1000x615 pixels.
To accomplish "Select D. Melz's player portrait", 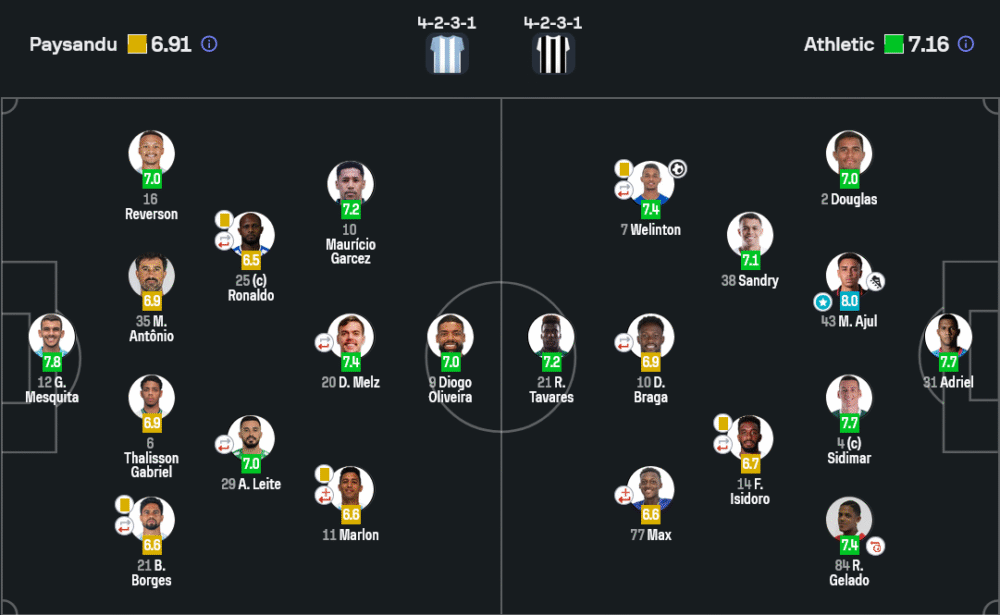I will 350,337.
